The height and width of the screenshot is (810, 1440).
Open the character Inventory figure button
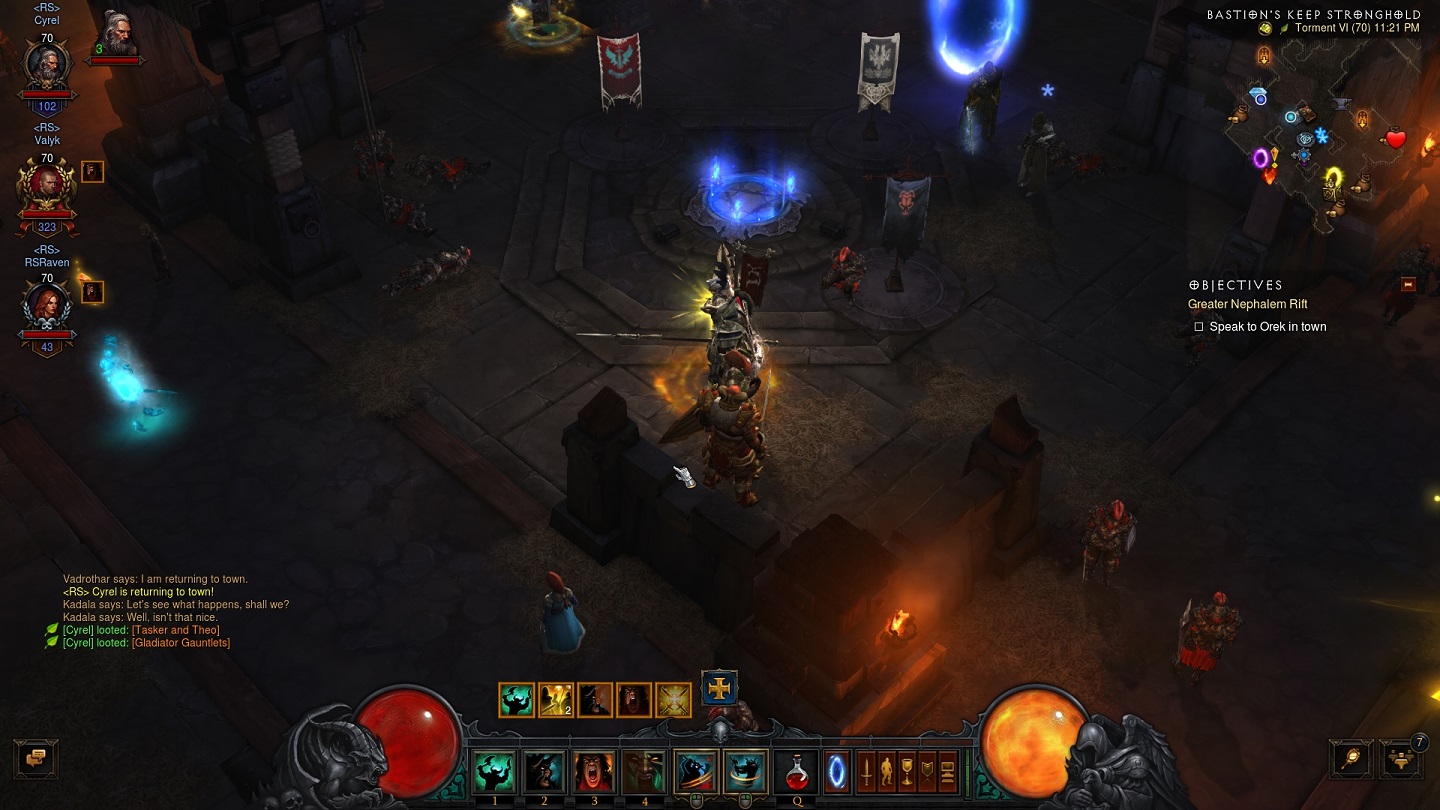pyautogui.click(x=887, y=771)
